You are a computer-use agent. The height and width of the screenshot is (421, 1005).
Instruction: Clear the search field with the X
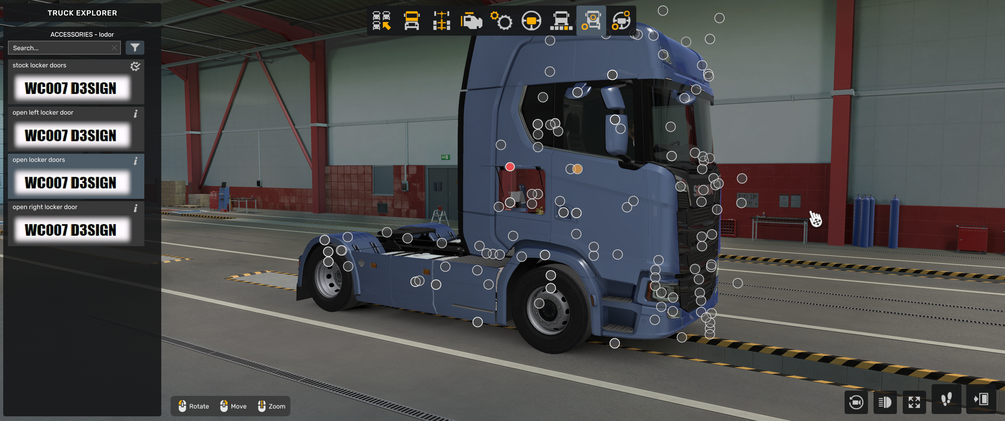(114, 48)
